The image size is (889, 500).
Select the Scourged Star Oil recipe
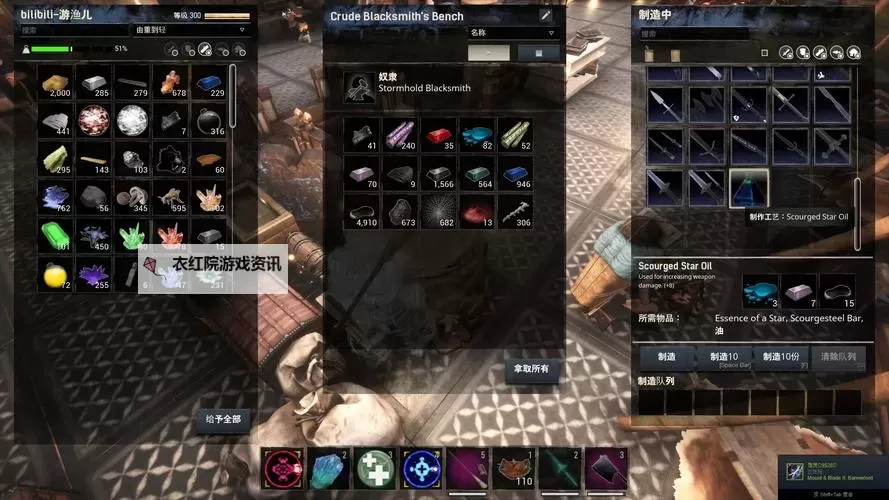click(748, 186)
